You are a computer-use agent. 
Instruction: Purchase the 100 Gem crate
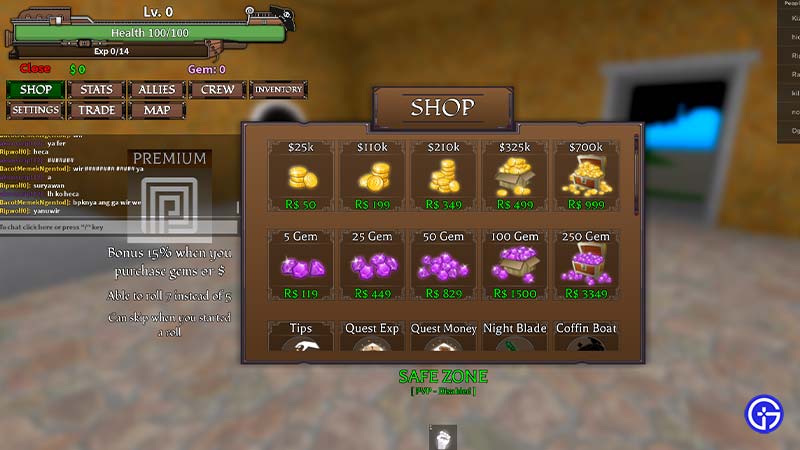[x=514, y=266]
